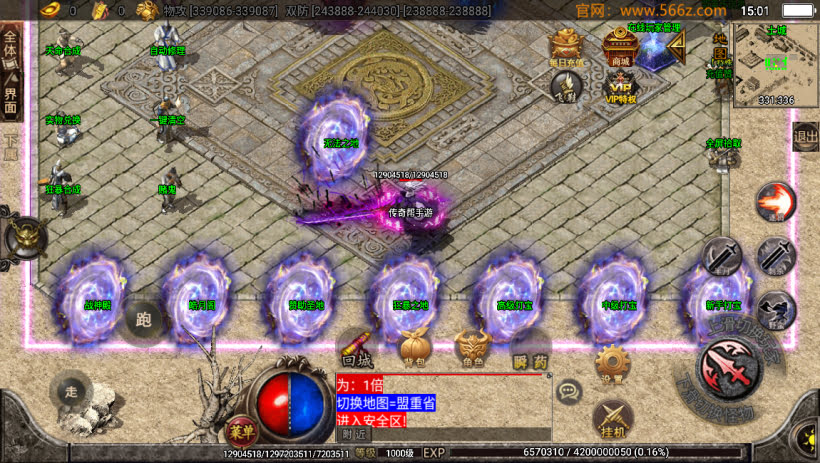
Task: Use the 回城 return-to-town scroll
Action: pyautogui.click(x=357, y=346)
